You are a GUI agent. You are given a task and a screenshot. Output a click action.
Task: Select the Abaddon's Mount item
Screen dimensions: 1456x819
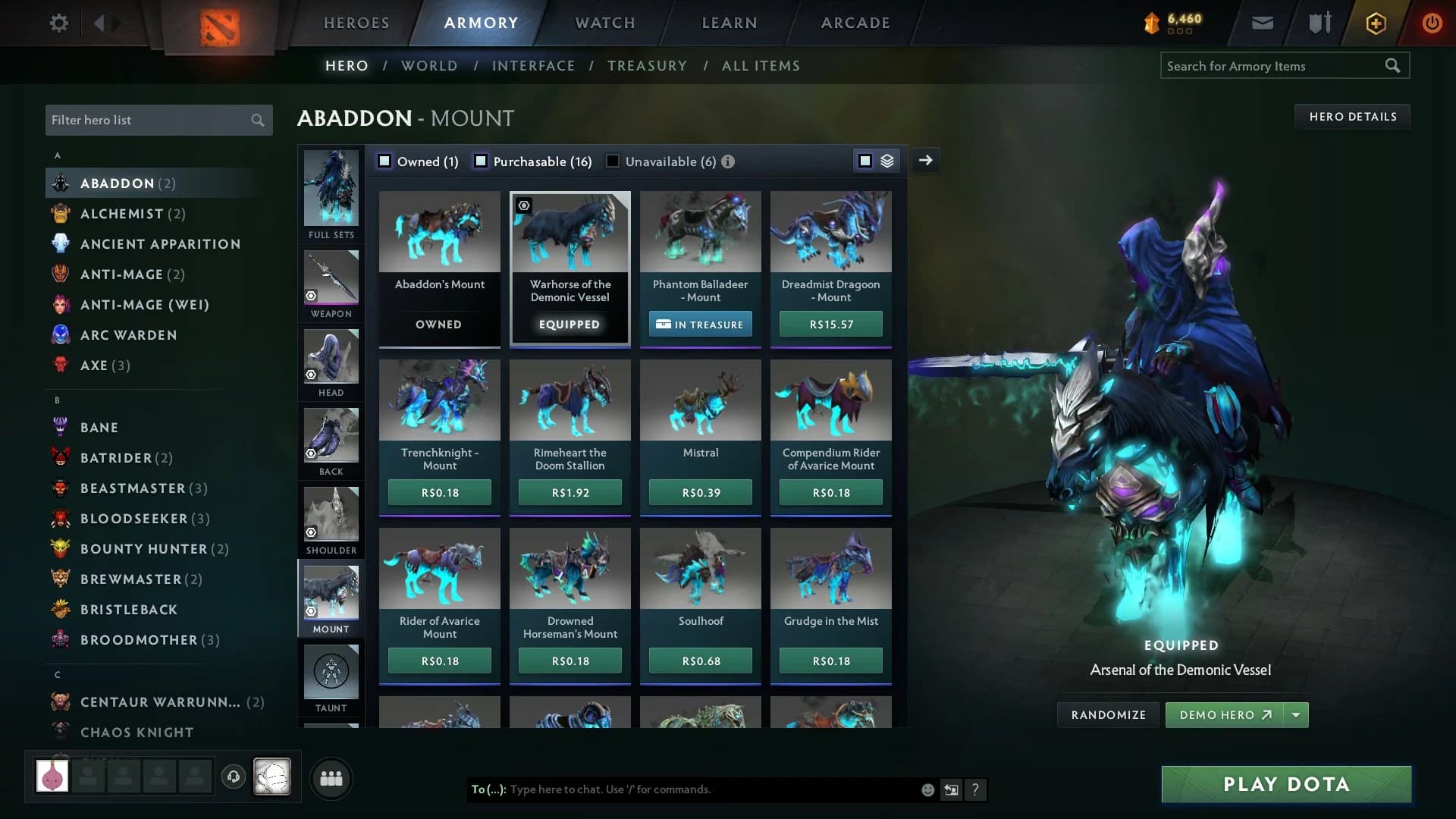(440, 250)
